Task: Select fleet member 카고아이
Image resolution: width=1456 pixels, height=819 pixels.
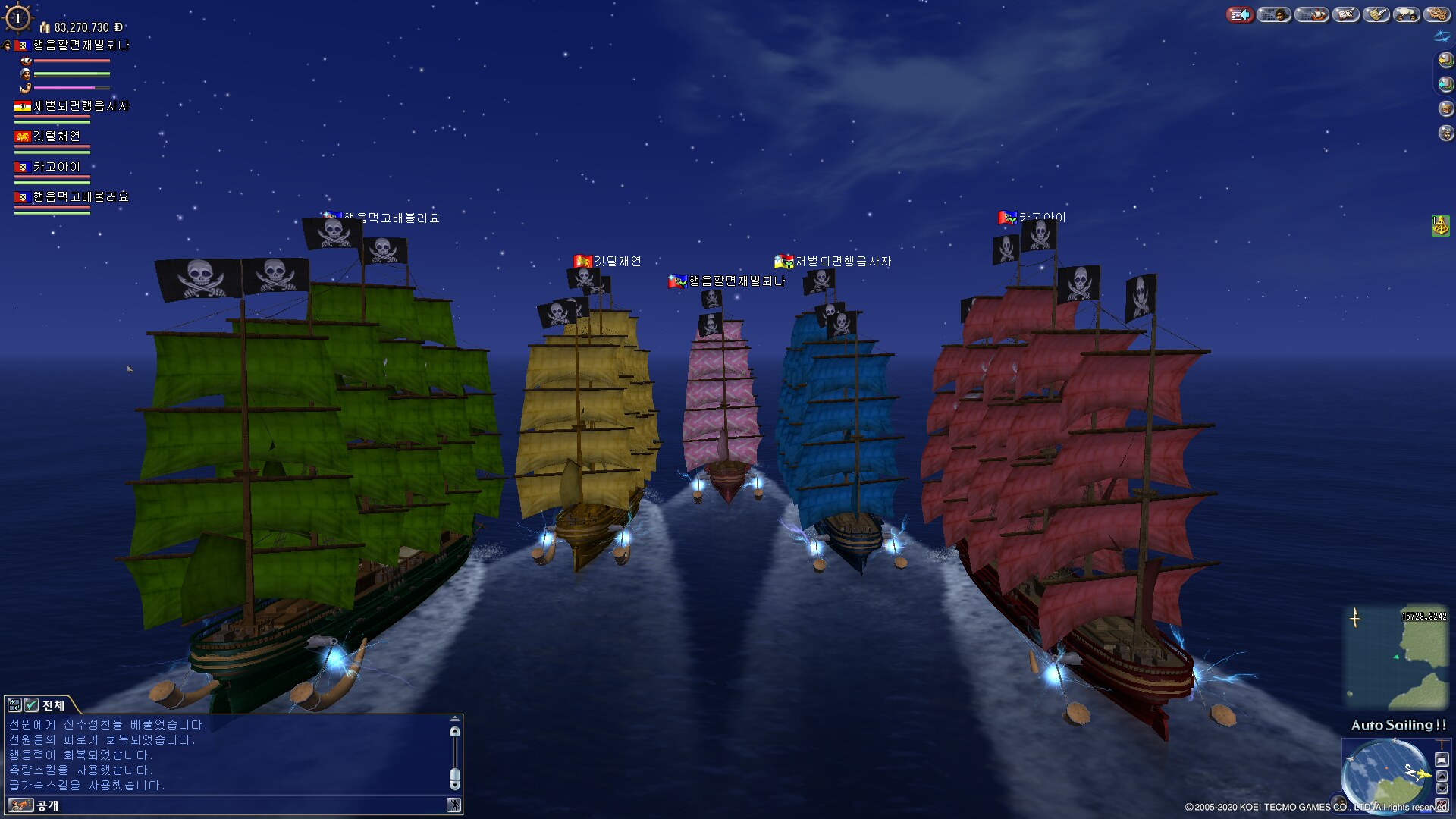Action: (56, 167)
